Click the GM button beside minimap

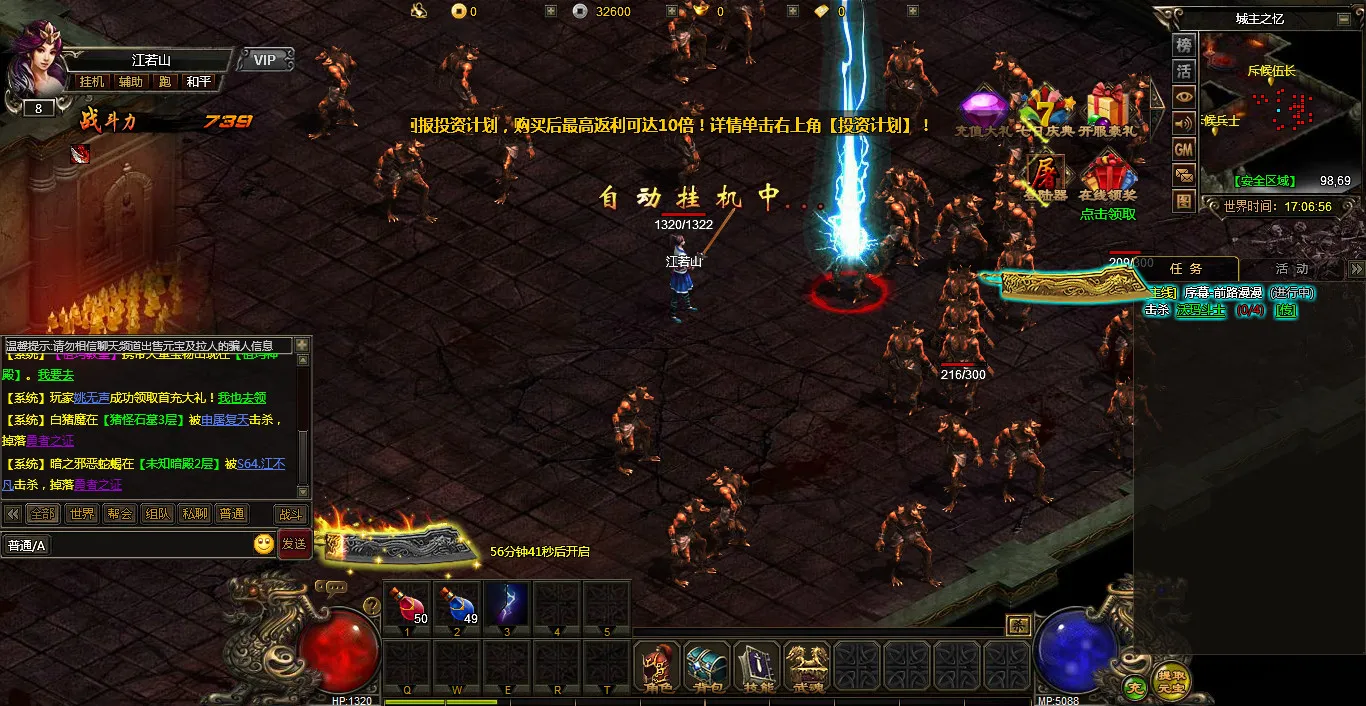pyautogui.click(x=1184, y=149)
